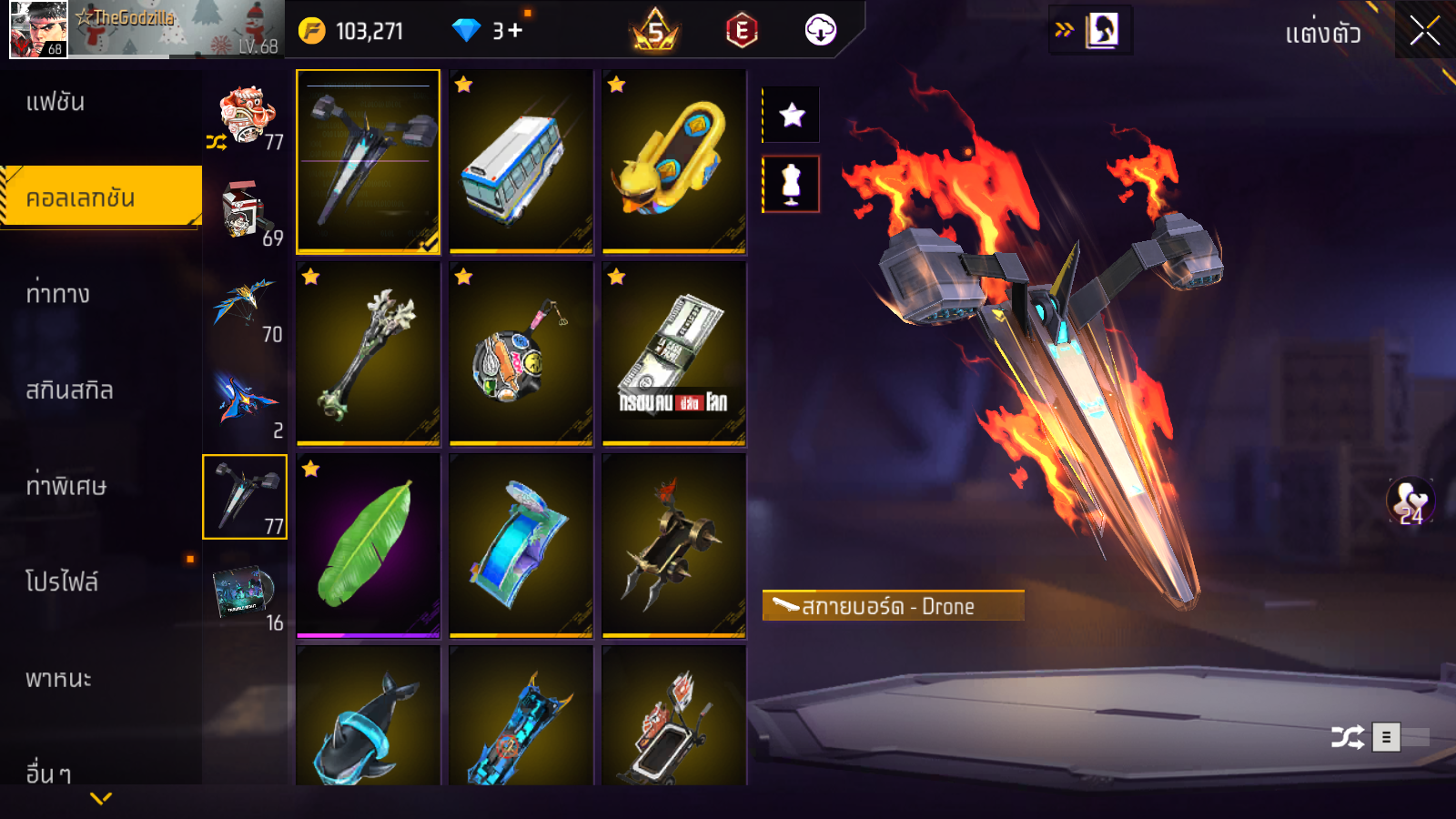Select the yellow duck skyboard skin

point(673,161)
